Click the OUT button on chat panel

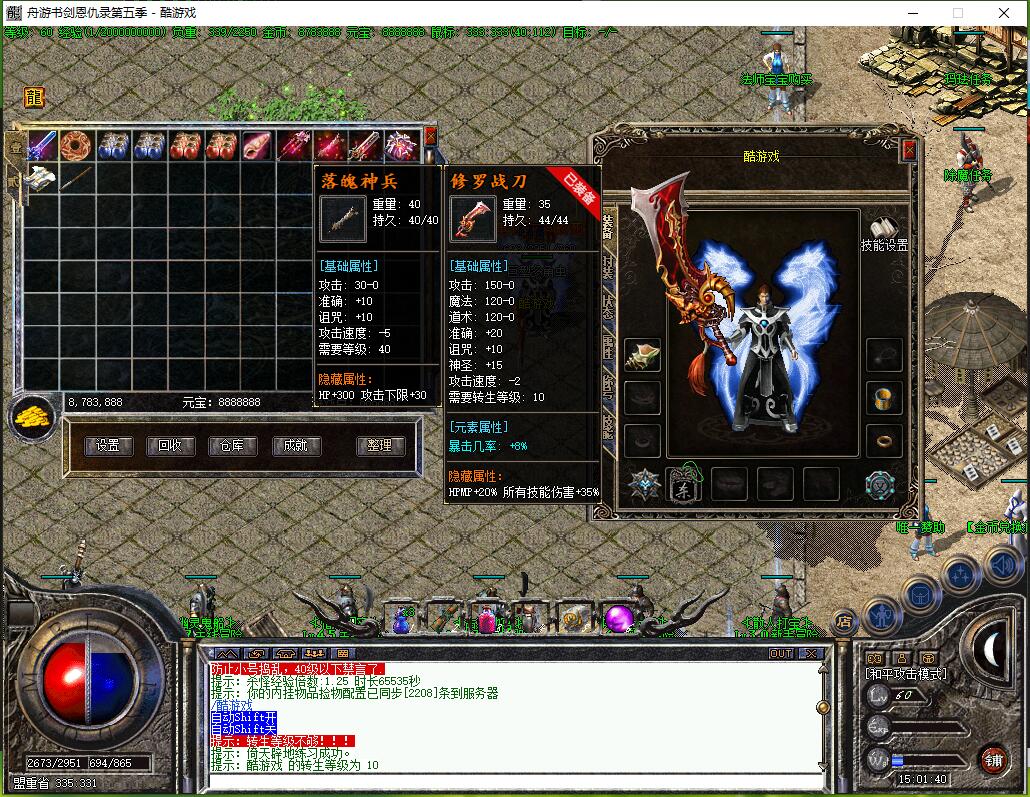781,653
